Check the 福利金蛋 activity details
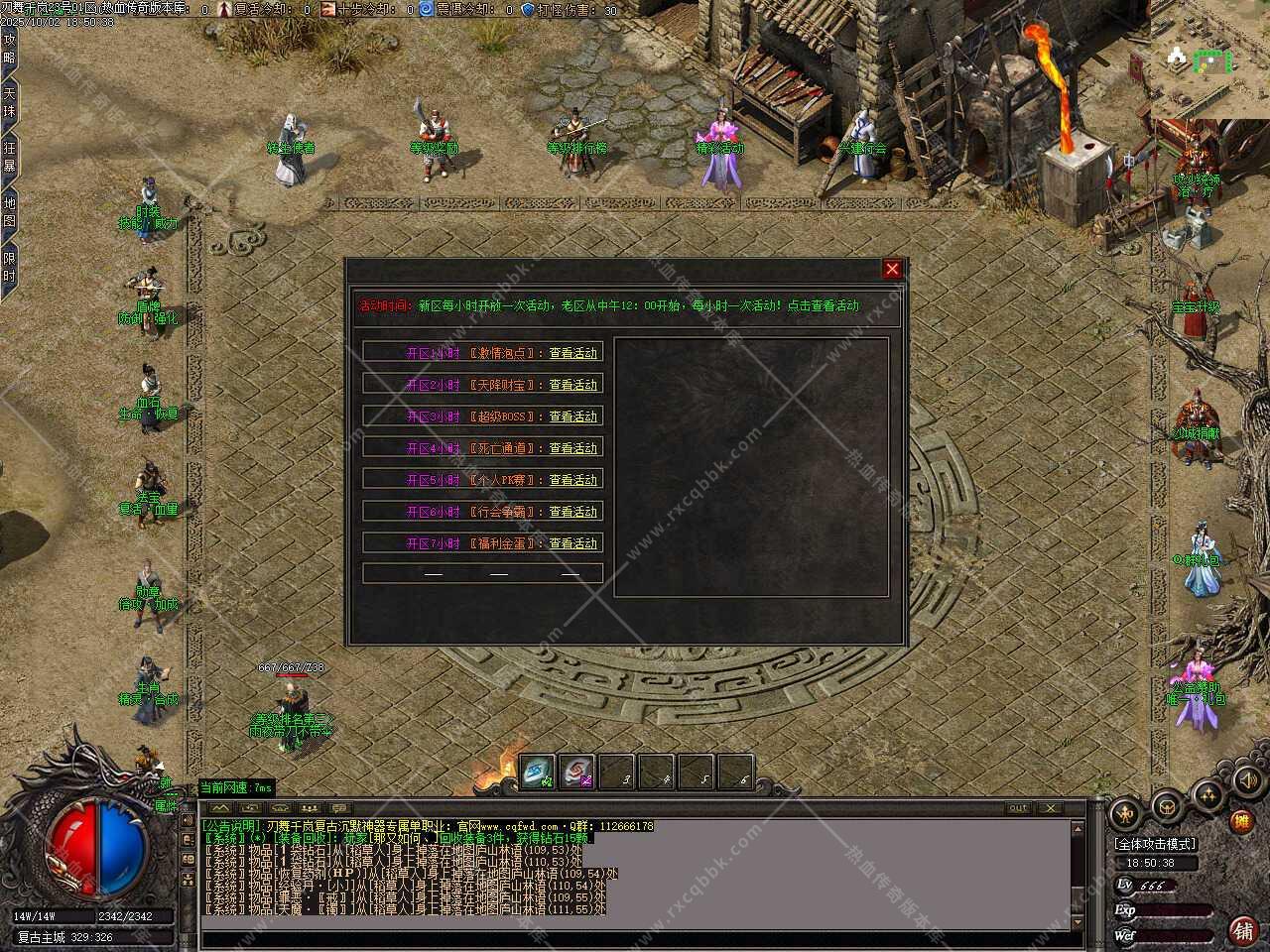The image size is (1270, 952). pos(573,543)
